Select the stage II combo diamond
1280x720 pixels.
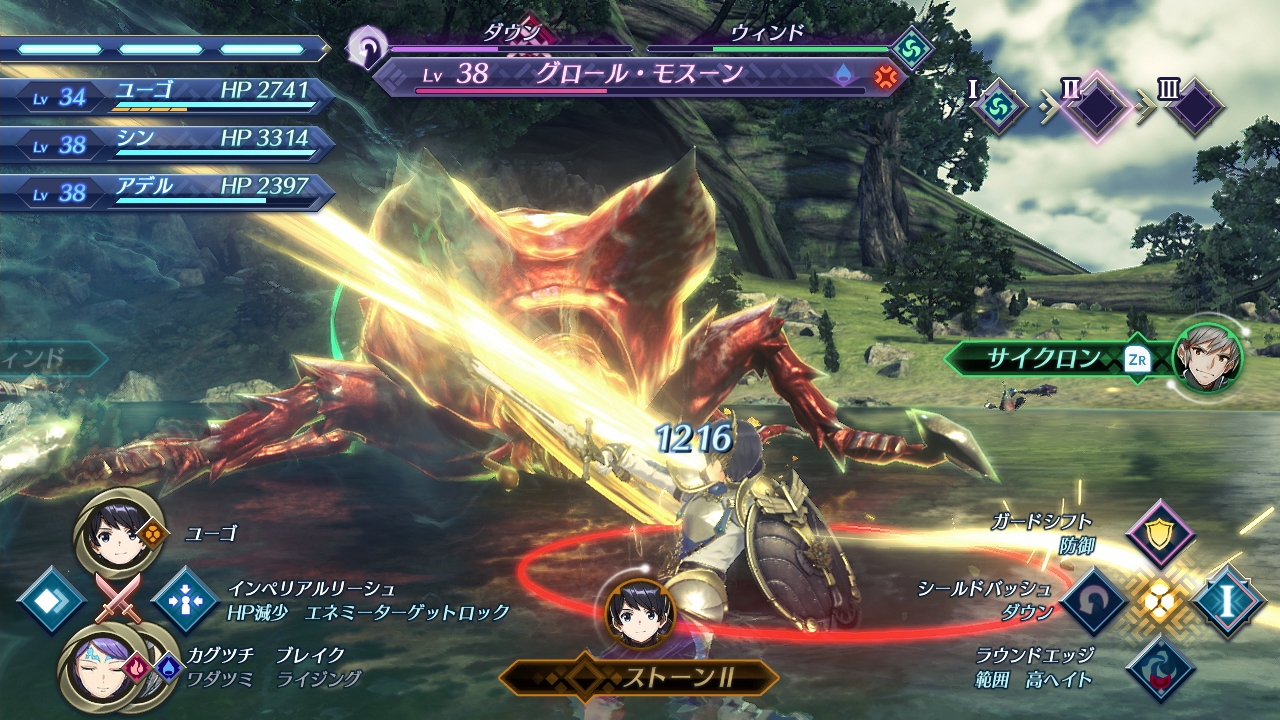[x=1097, y=106]
